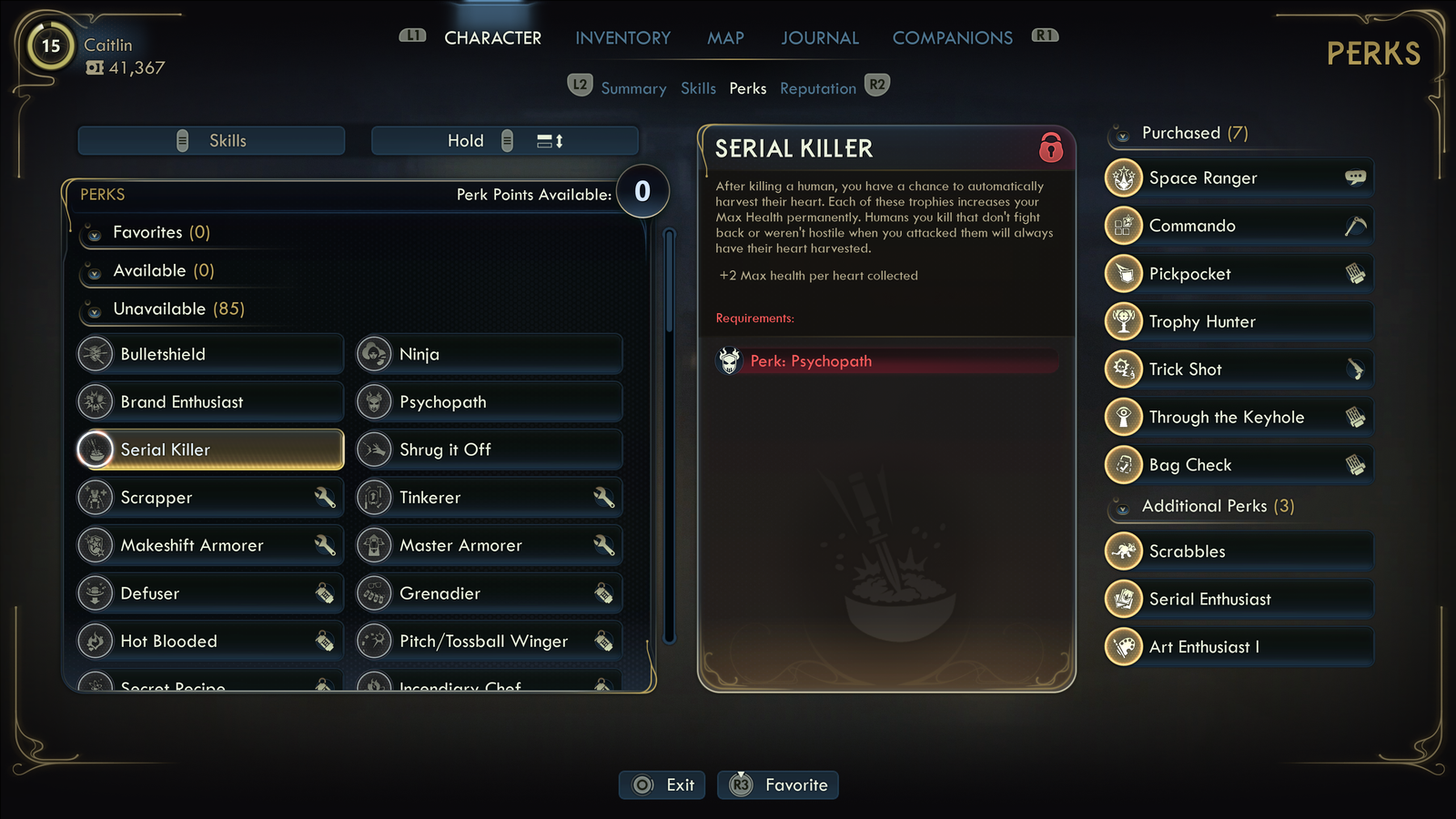
Task: Favorite the selected Serial Killer perk
Action: 778,784
